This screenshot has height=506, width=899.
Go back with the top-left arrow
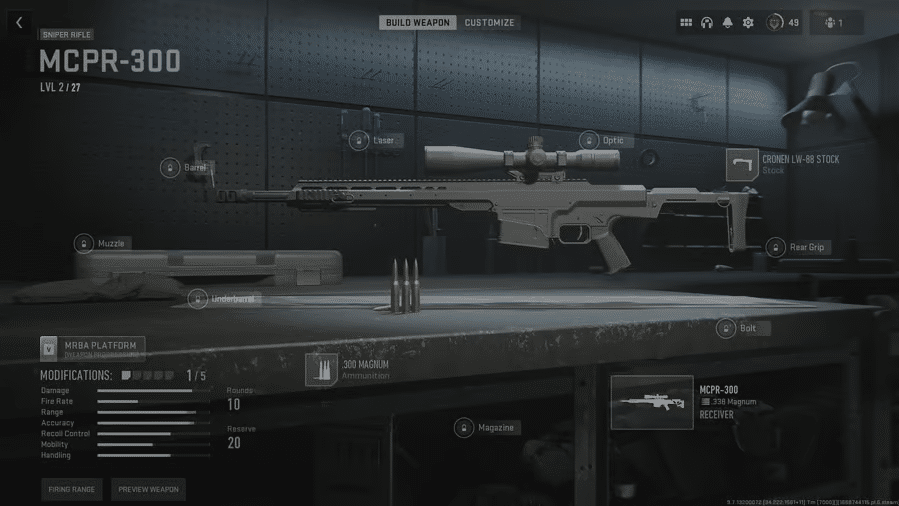tap(19, 23)
